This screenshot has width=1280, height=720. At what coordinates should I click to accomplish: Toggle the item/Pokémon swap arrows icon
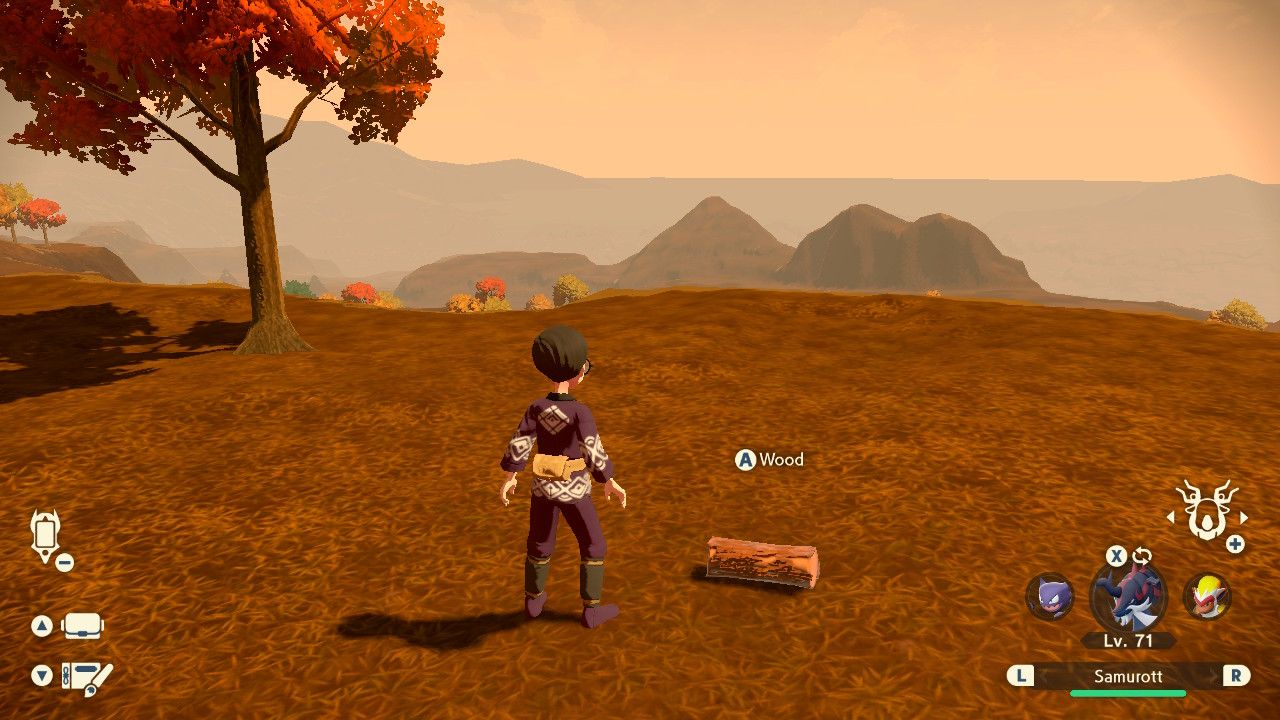coord(1142,556)
